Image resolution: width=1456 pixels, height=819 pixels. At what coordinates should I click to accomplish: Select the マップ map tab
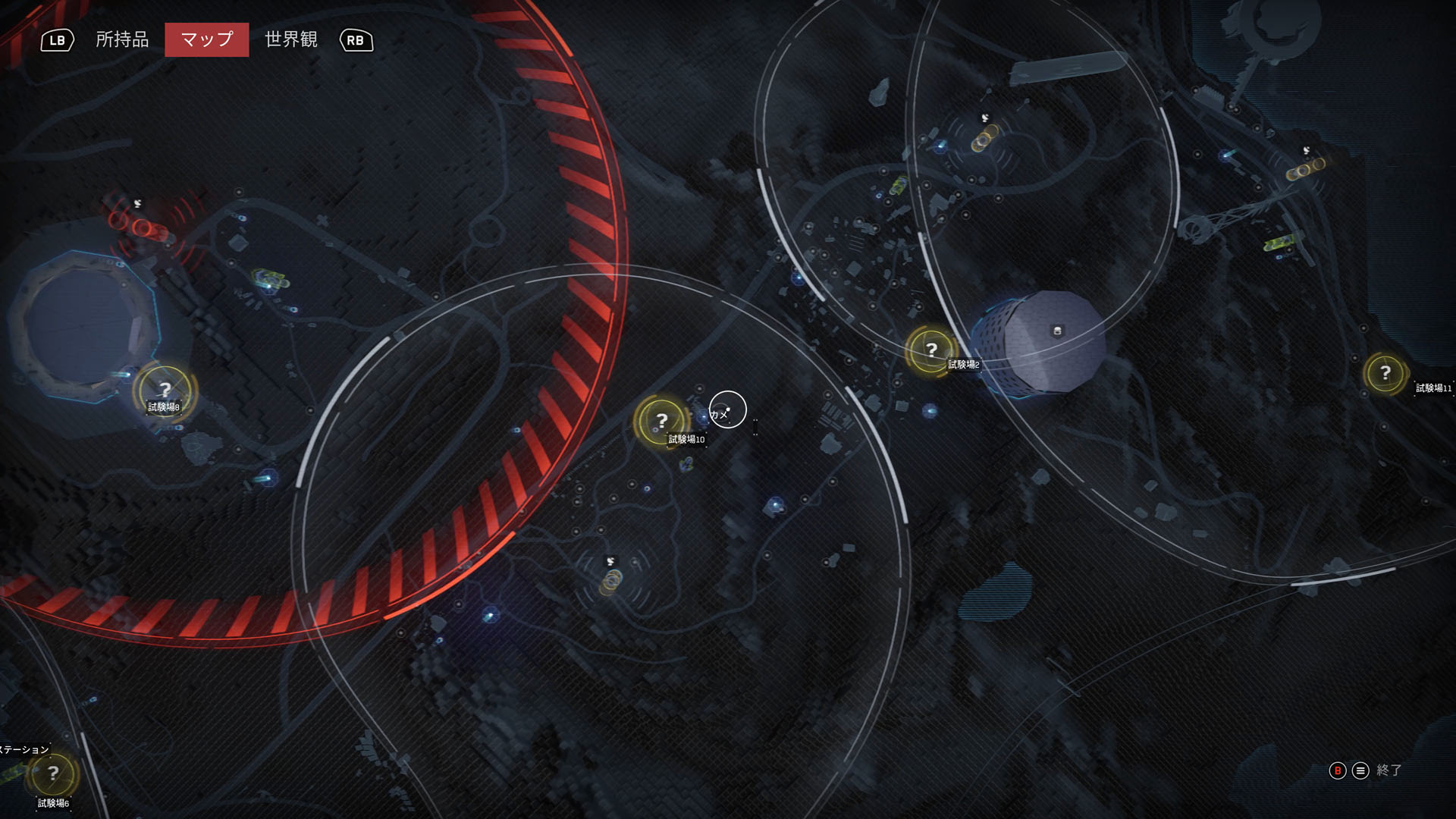click(206, 39)
